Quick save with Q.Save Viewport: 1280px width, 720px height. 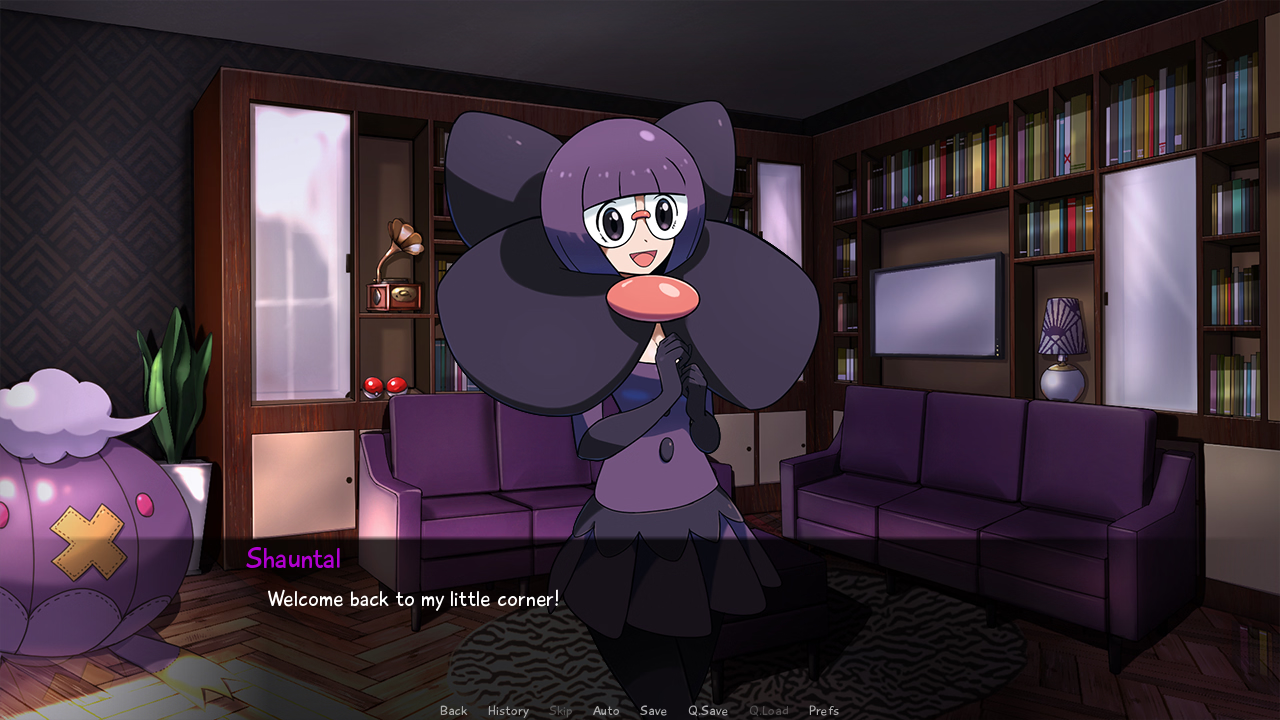point(707,711)
